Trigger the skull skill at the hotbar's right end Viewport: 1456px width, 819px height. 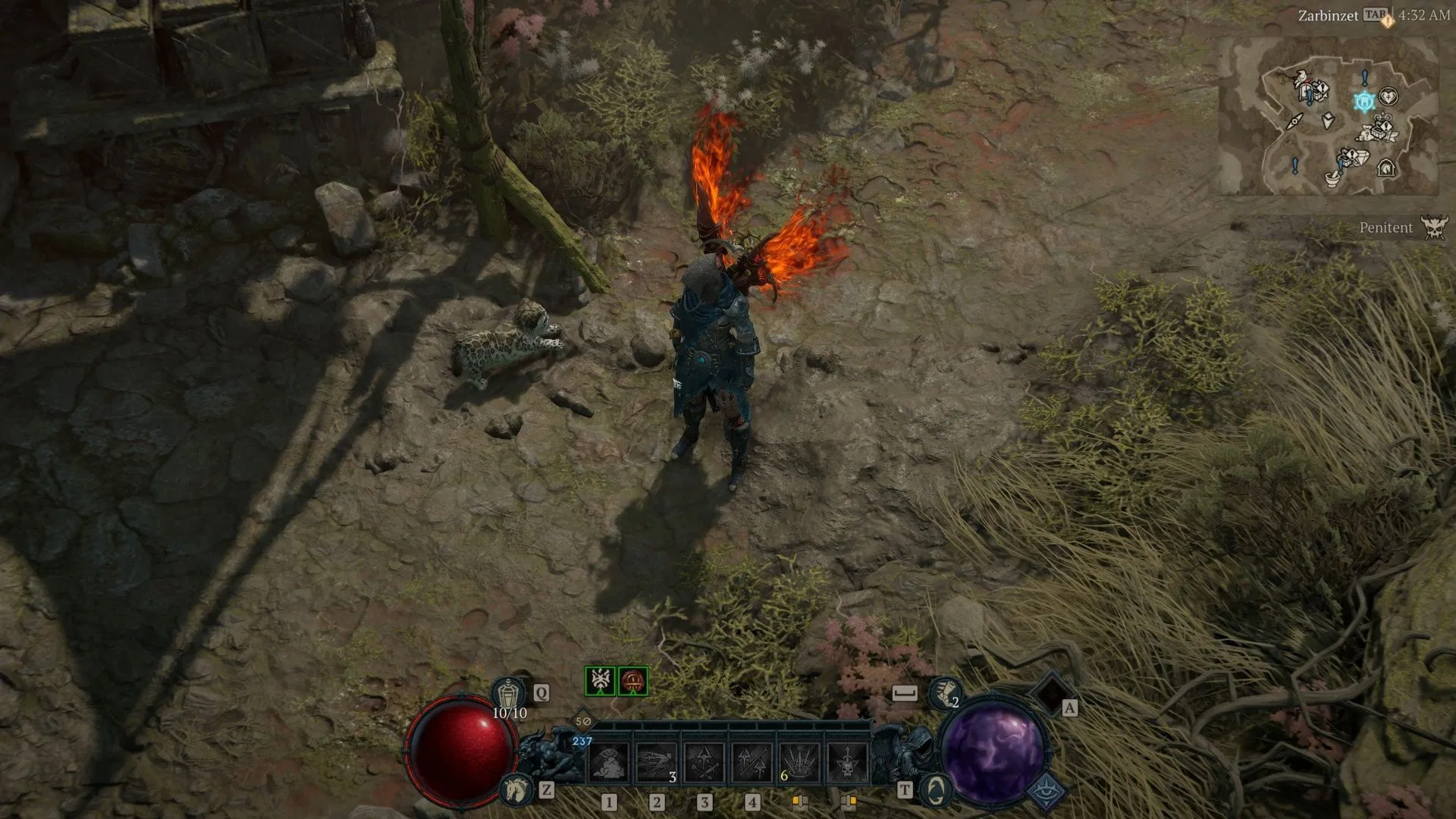(847, 762)
